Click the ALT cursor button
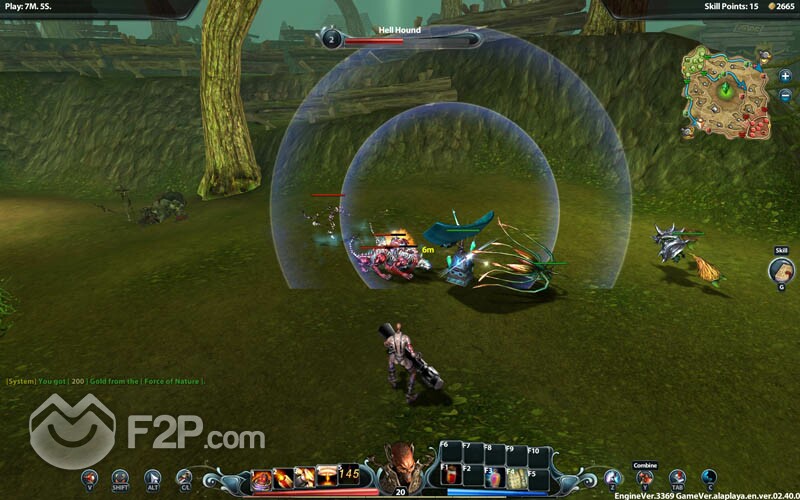This screenshot has height=500, width=800. (153, 478)
